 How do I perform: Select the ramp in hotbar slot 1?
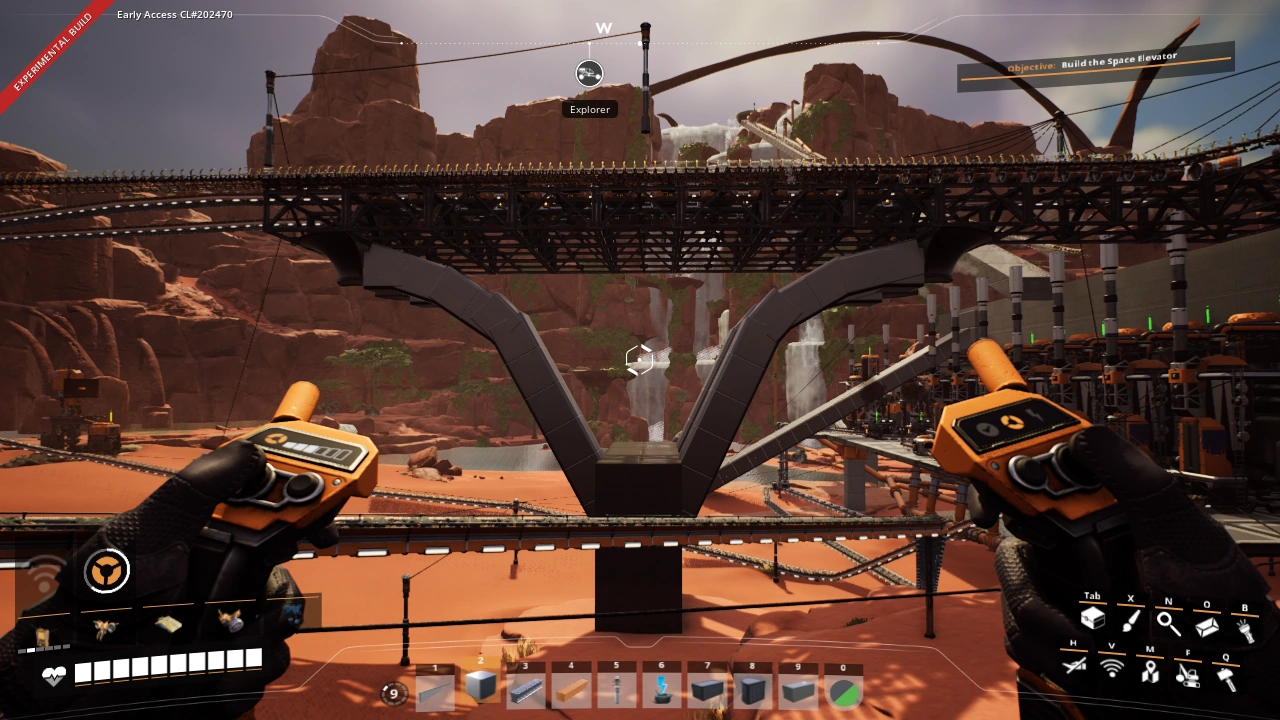tap(435, 690)
